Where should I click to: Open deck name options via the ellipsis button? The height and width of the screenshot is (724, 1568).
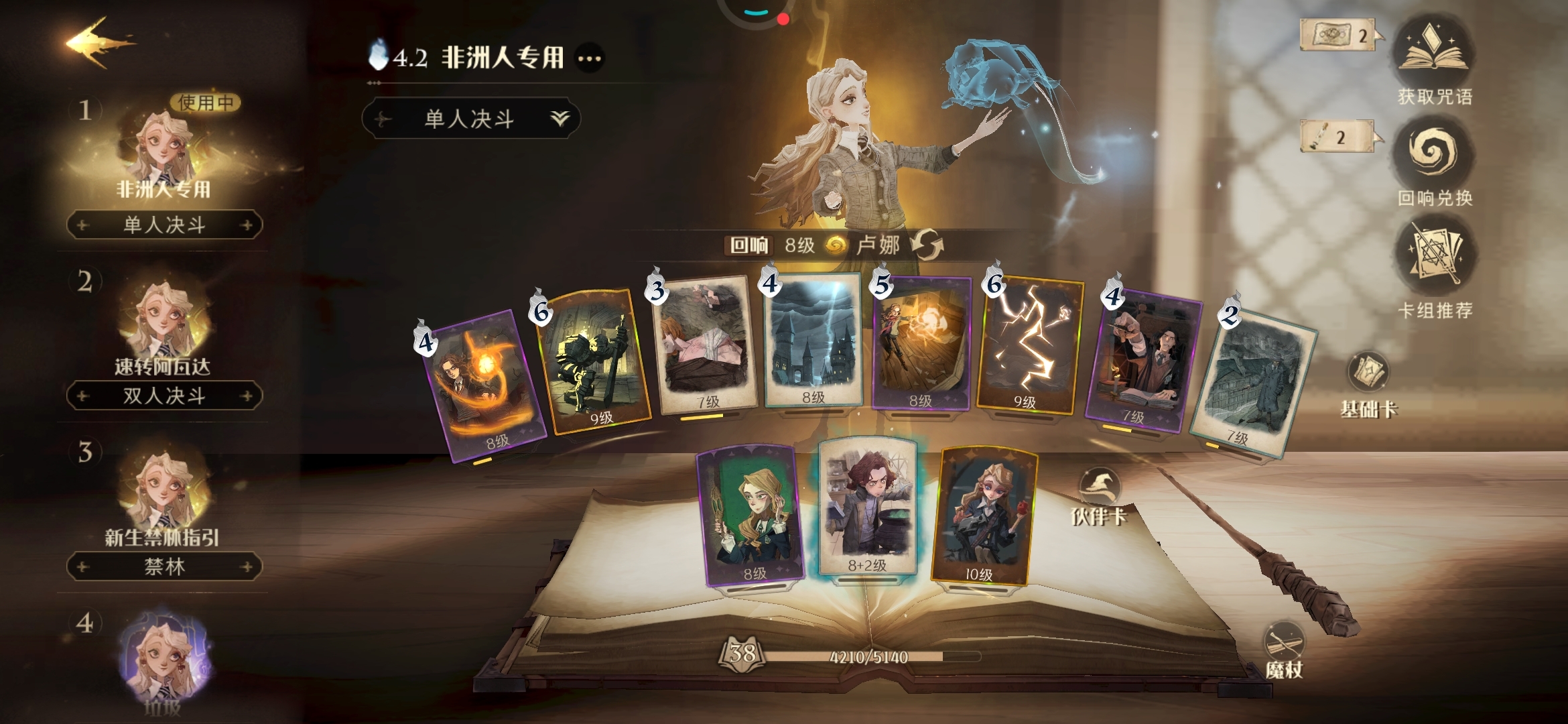588,58
